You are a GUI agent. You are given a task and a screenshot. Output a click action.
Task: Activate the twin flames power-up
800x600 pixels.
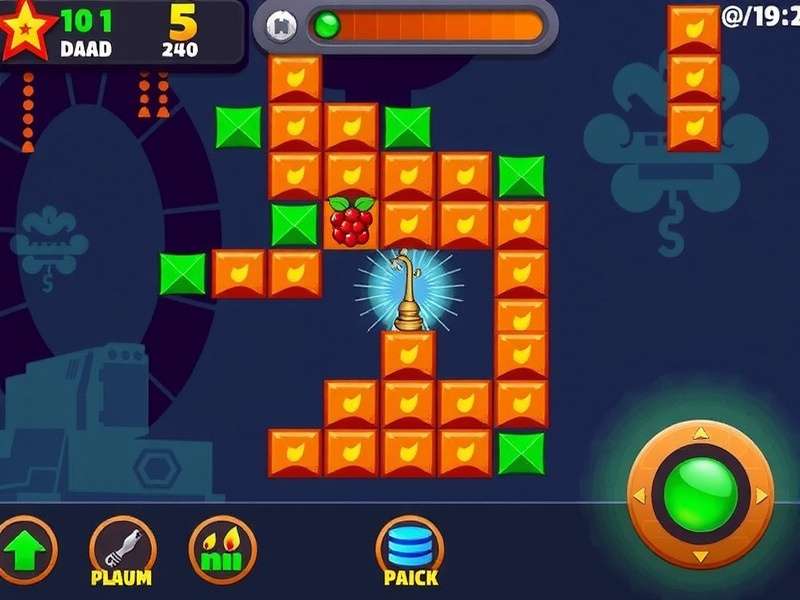[x=222, y=549]
